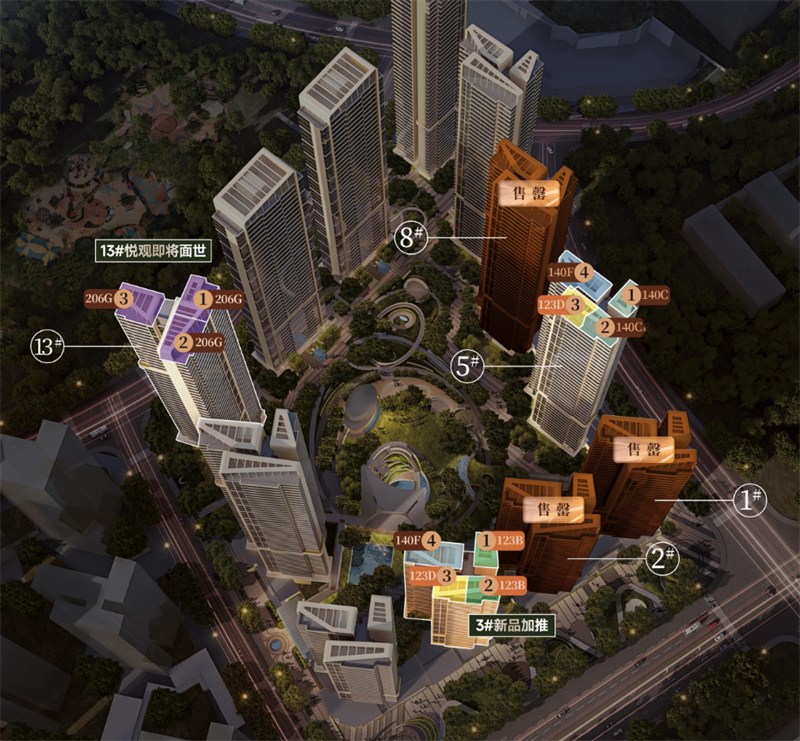Pick the 2# building marker
This screenshot has height=741, width=800.
(662, 558)
